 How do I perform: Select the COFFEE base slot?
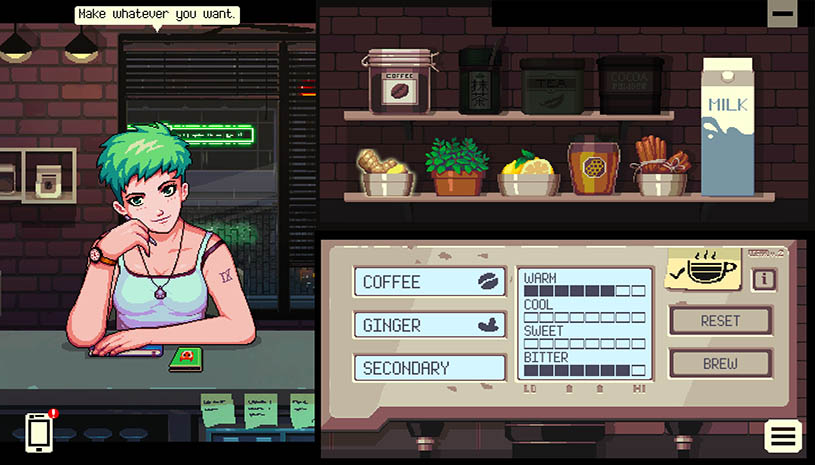pyautogui.click(x=429, y=282)
